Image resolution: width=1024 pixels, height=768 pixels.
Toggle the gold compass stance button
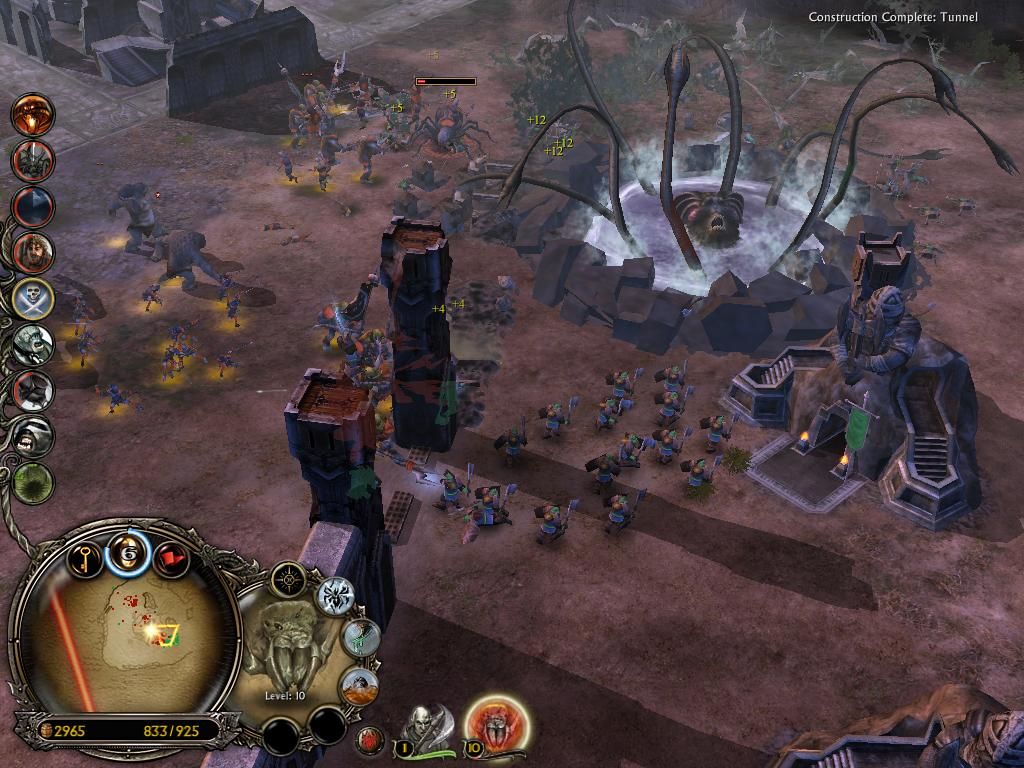[289, 578]
